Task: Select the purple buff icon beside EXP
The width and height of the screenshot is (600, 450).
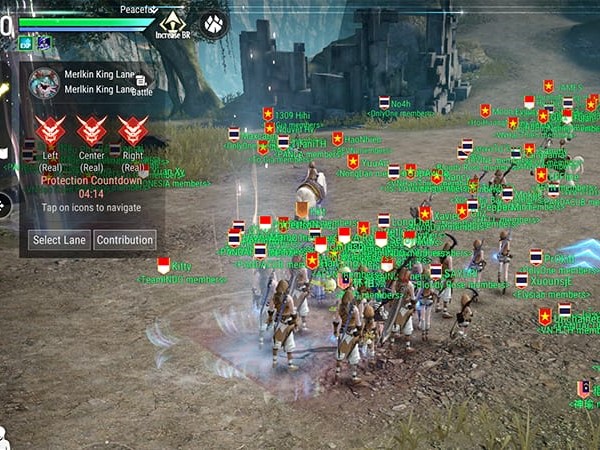Action: (44, 43)
